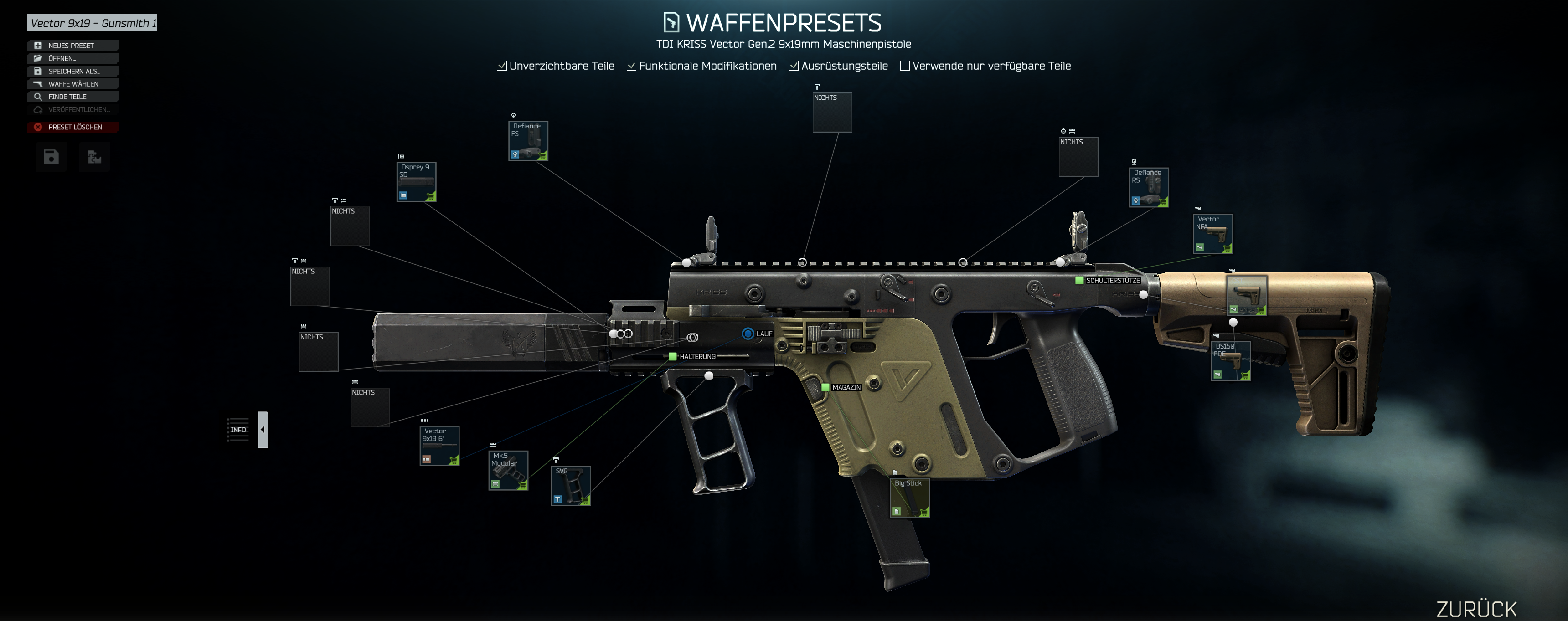Select the Big Stick magazine slot
This screenshot has height=621, width=1568.
click(909, 498)
